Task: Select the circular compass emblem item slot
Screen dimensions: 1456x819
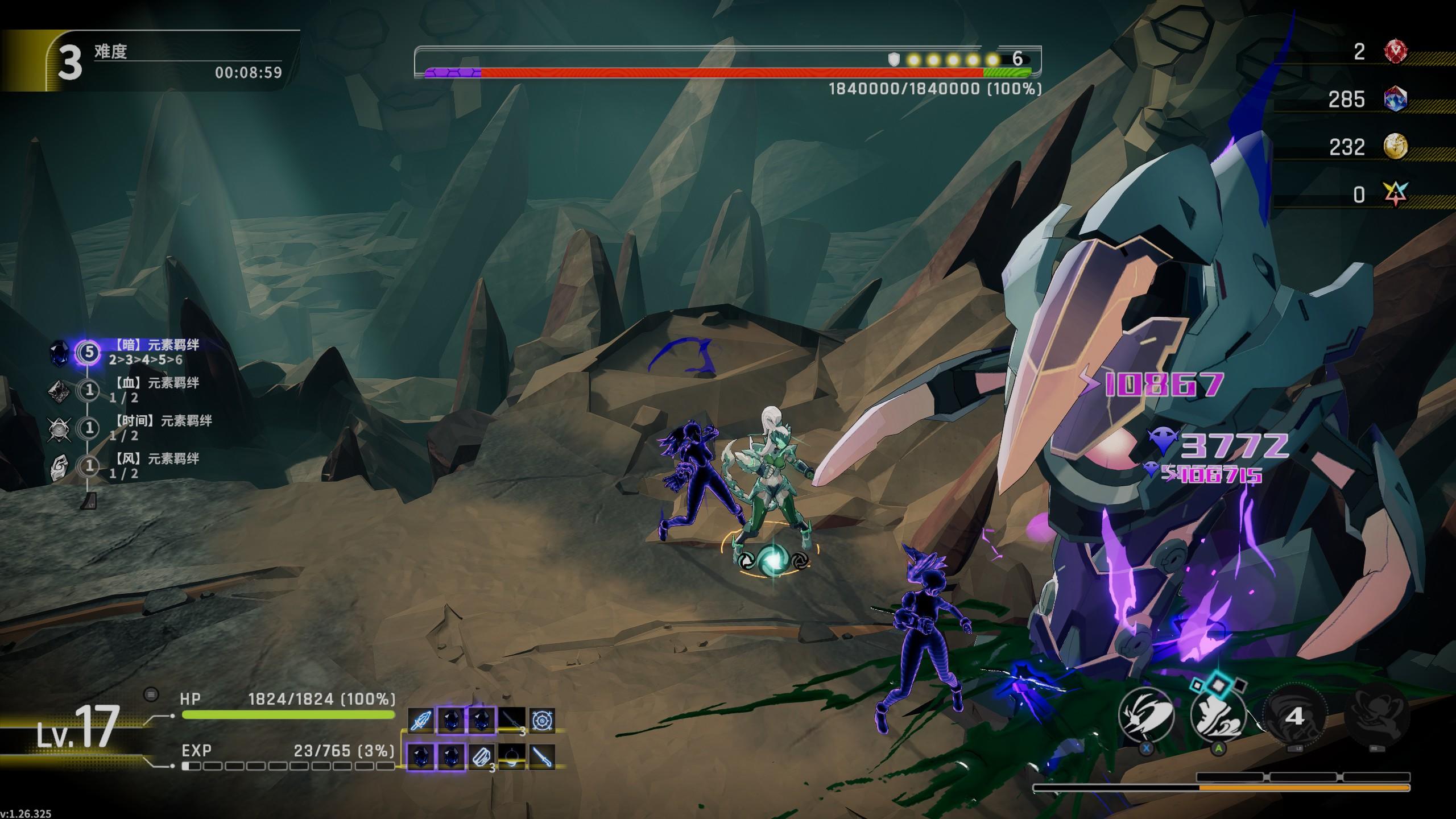Action: tap(541, 721)
